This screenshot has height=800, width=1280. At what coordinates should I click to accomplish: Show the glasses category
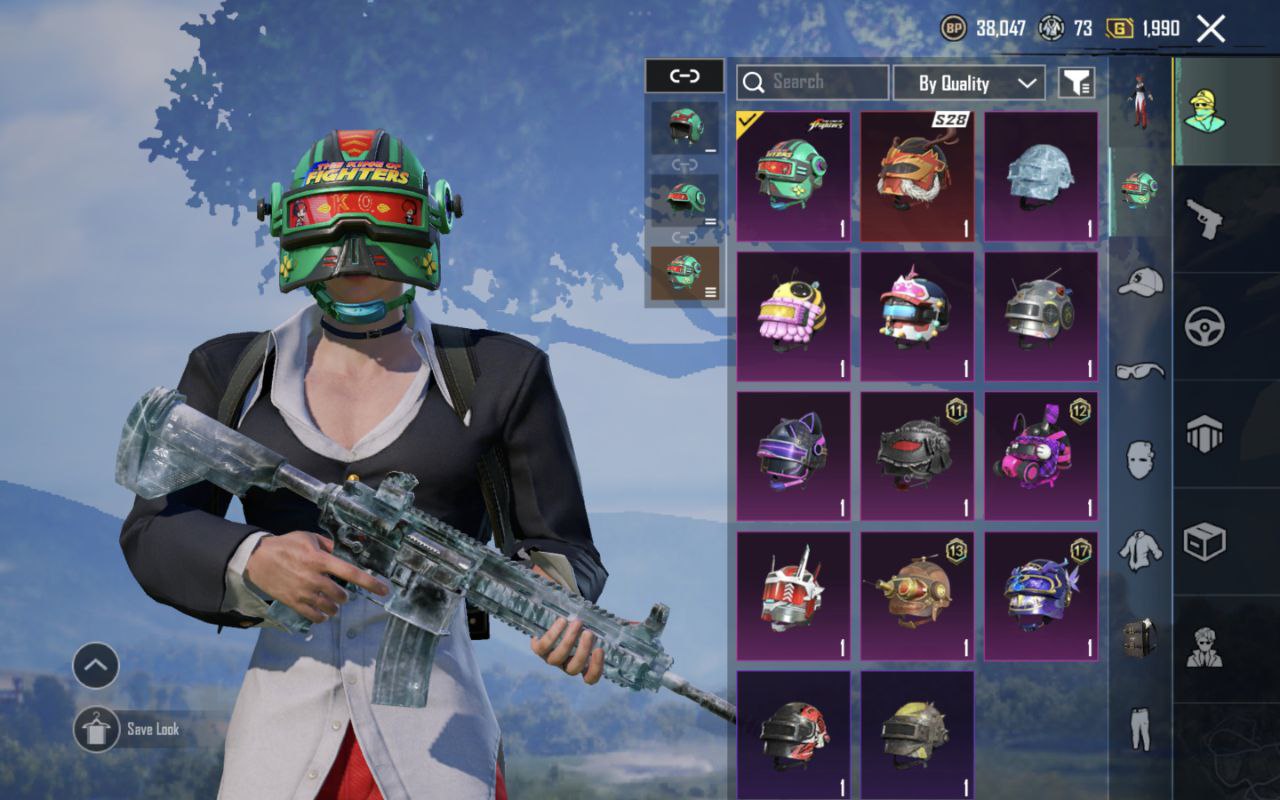coord(1140,371)
